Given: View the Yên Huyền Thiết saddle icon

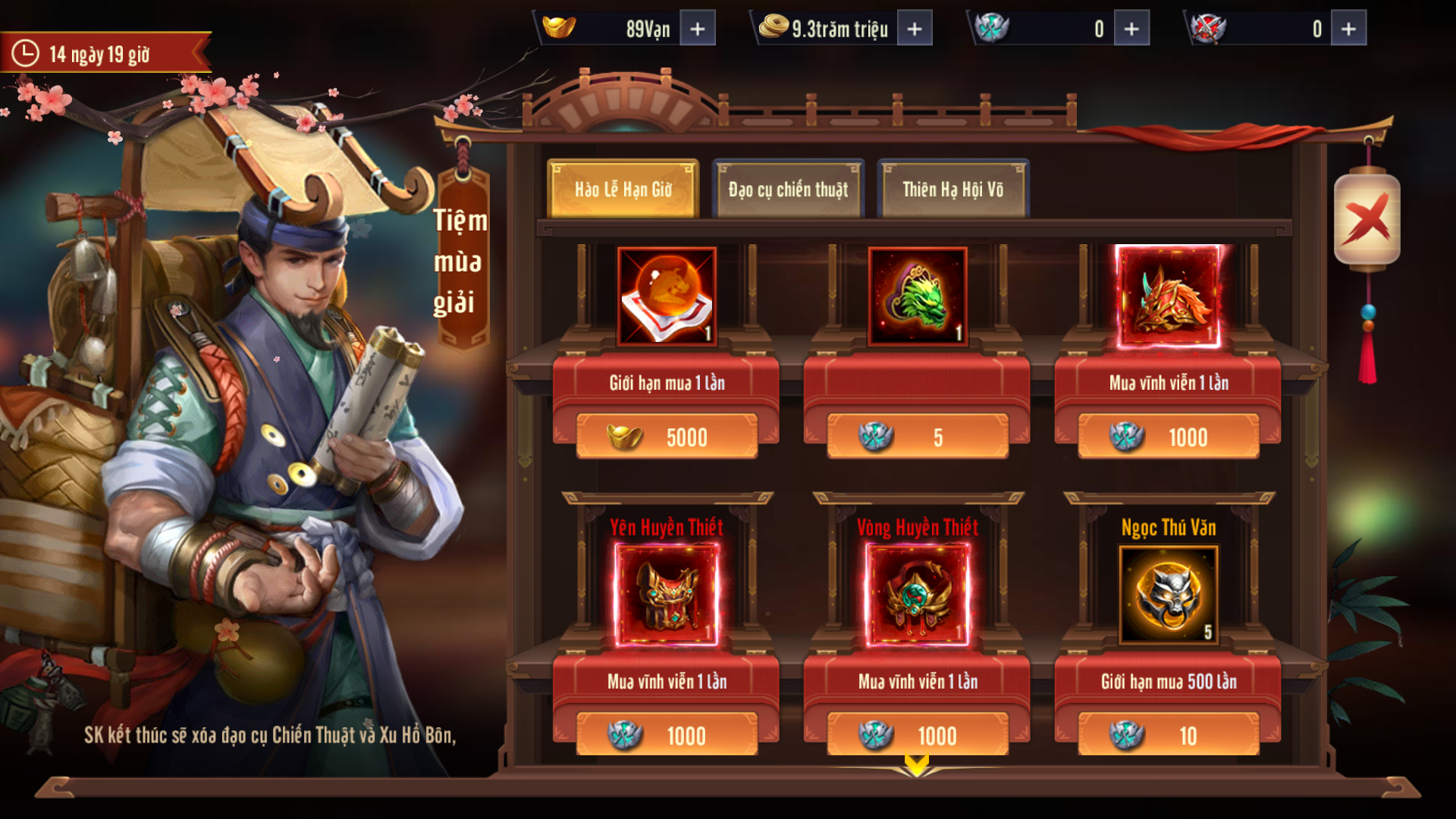Looking at the screenshot, I should coord(667,596).
